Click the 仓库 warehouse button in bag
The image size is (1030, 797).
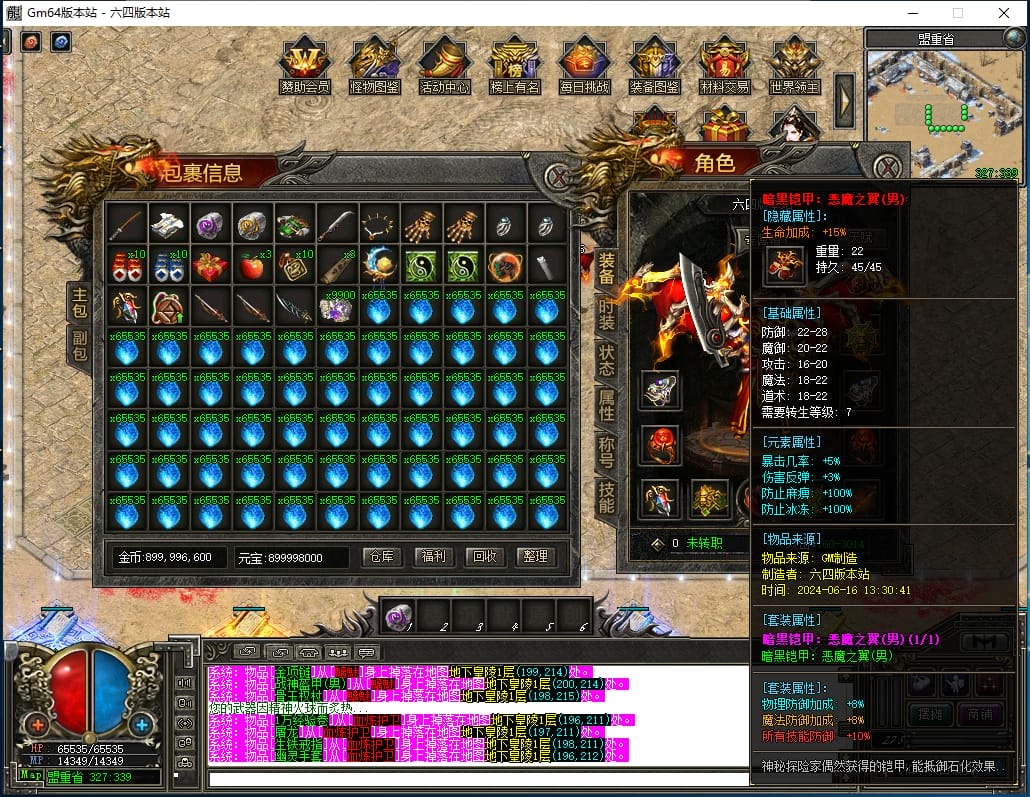[380, 557]
